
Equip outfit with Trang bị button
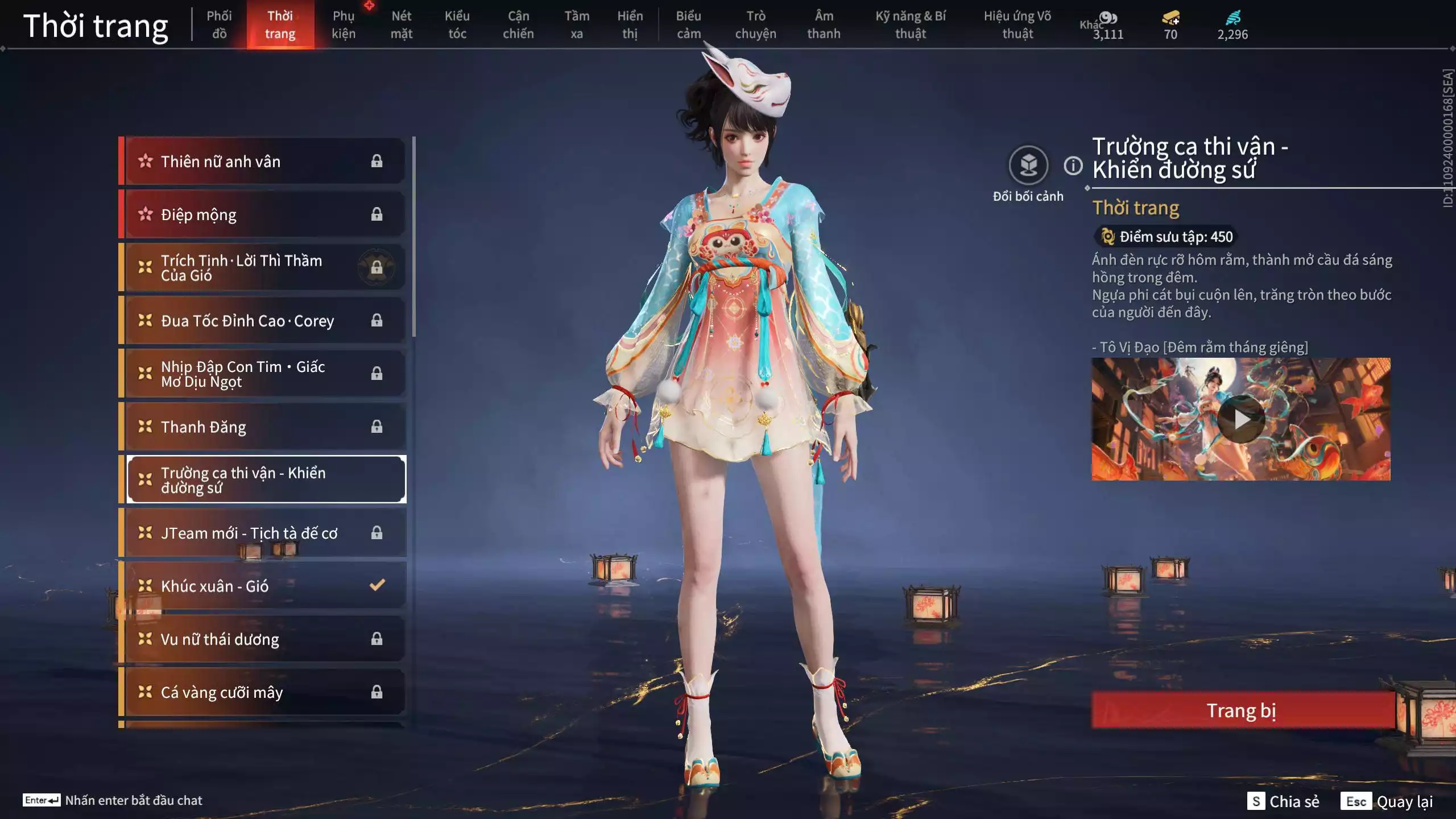pyautogui.click(x=1242, y=710)
